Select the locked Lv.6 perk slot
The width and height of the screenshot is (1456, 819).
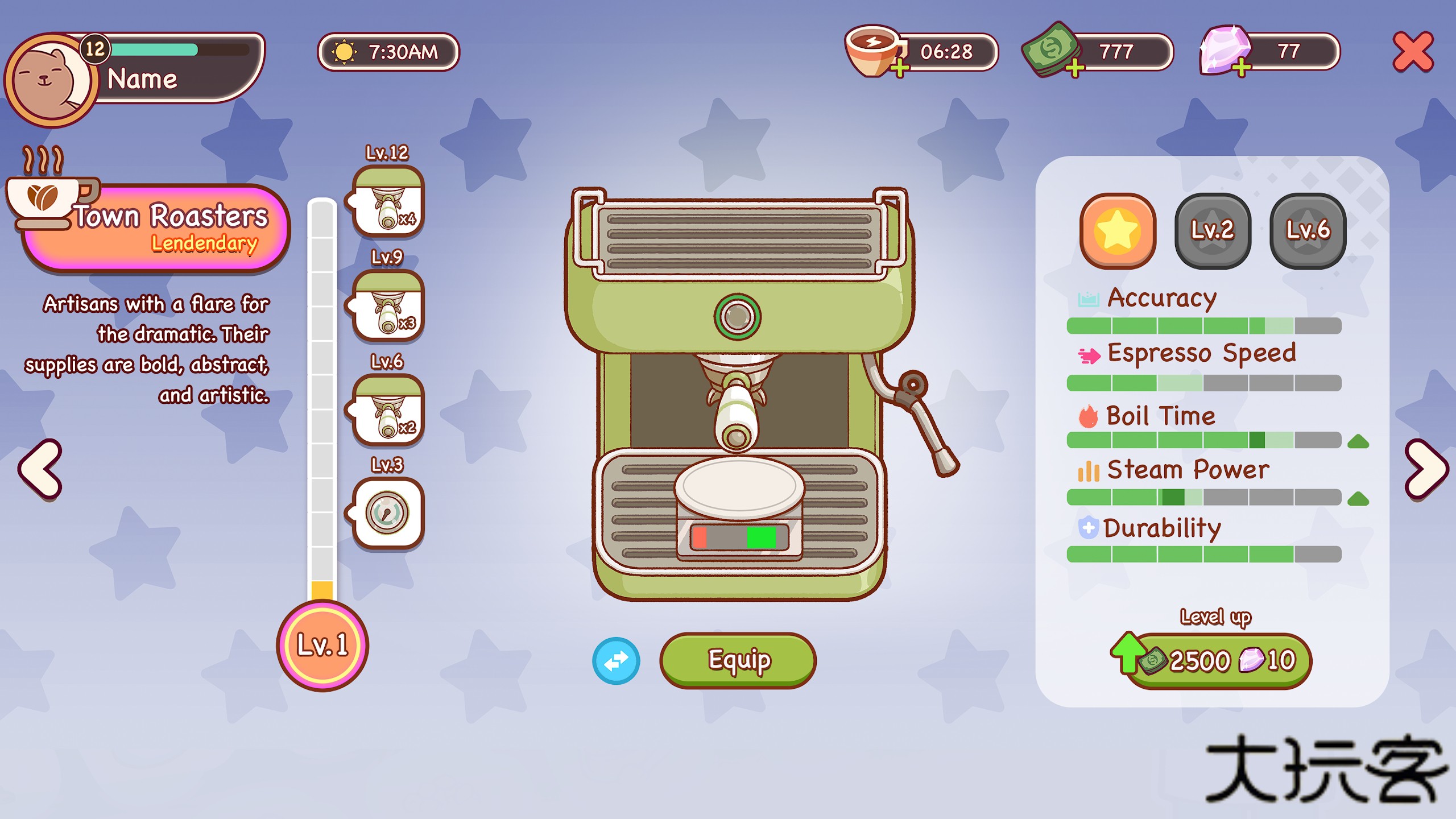click(x=1308, y=230)
